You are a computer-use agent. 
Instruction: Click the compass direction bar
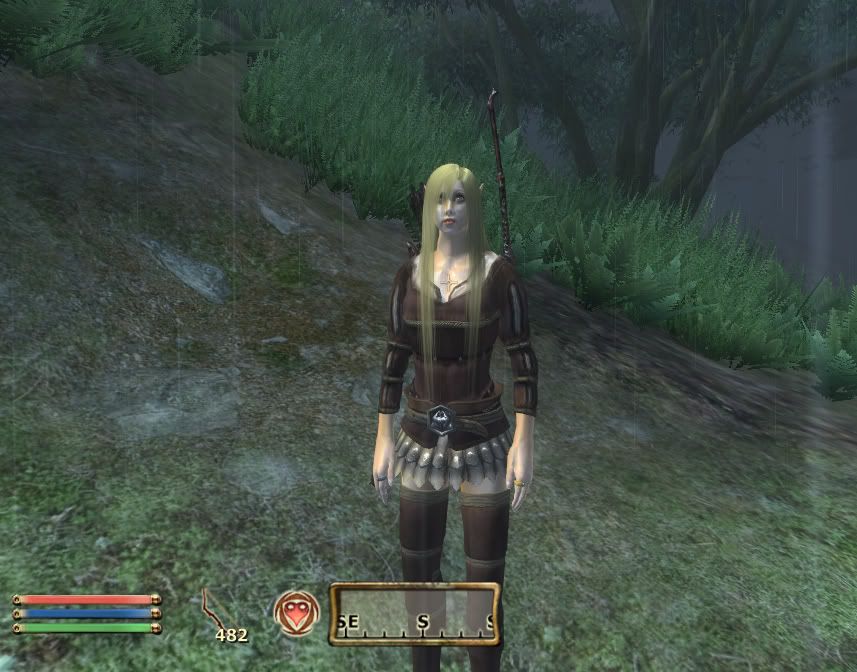[415, 613]
